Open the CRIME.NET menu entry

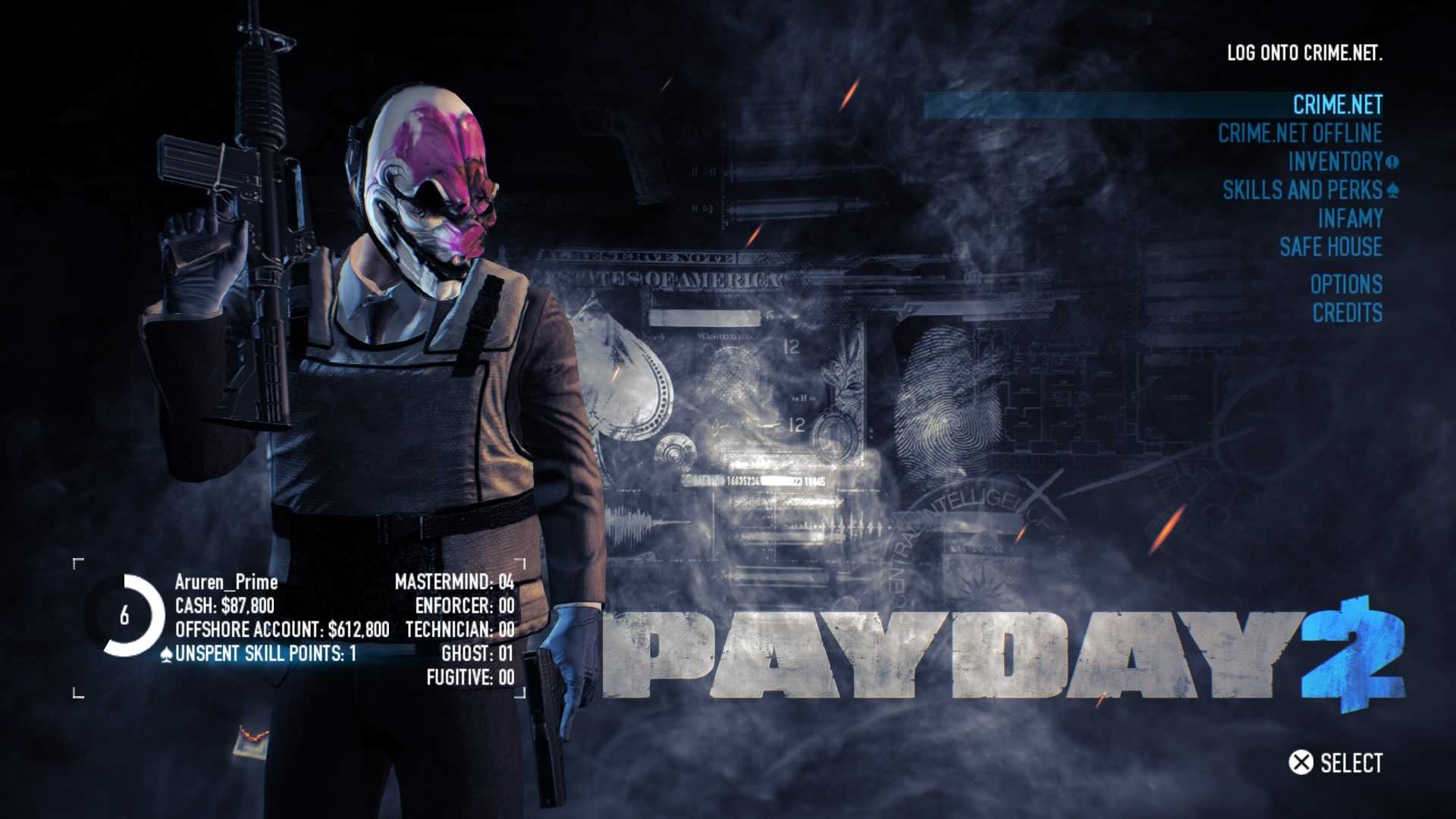(x=1338, y=105)
